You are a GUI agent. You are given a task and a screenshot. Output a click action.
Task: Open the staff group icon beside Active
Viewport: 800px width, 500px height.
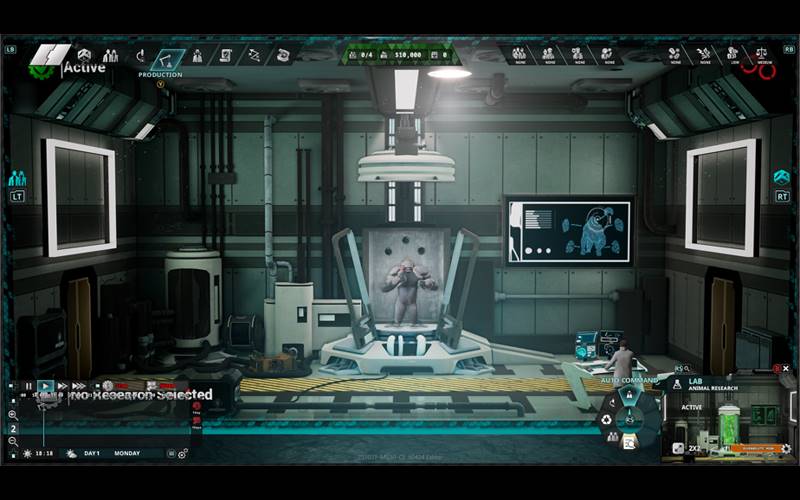[110, 54]
